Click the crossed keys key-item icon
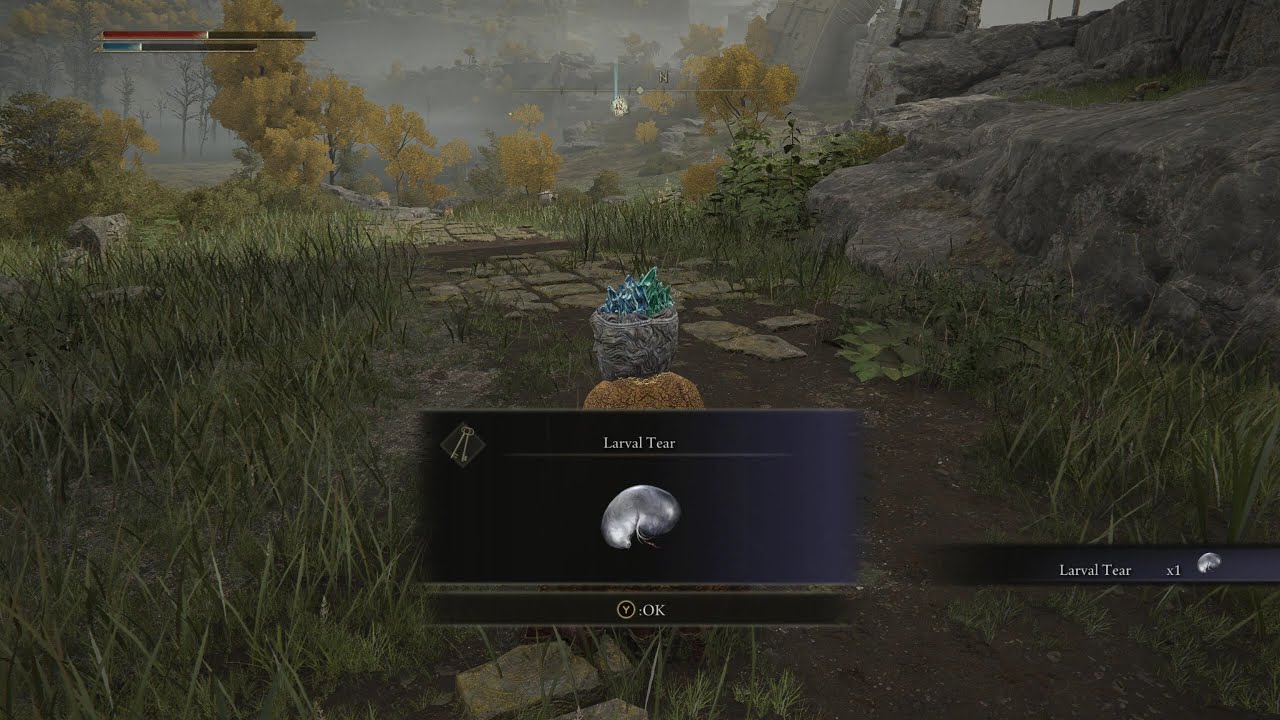Image resolution: width=1280 pixels, height=720 pixels. [x=462, y=443]
